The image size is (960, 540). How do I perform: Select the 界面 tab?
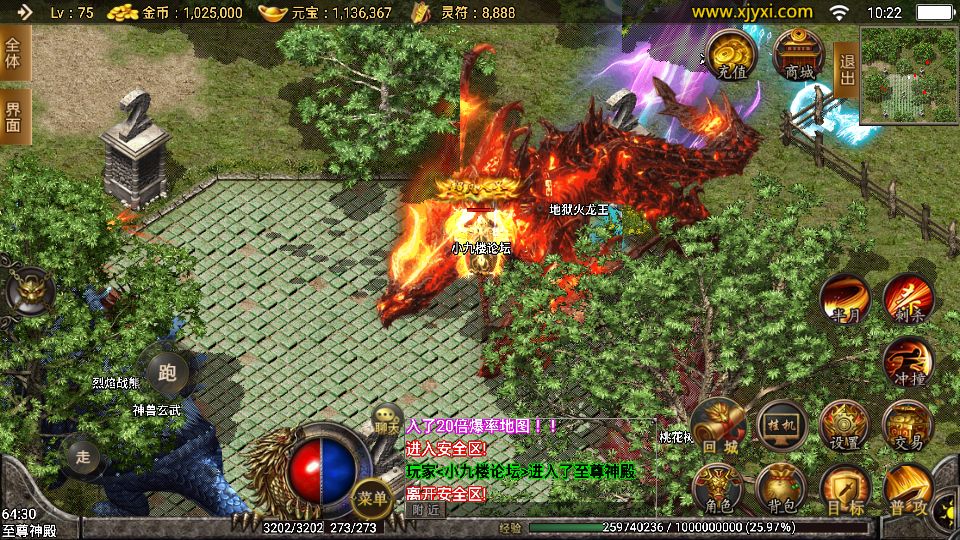(14, 116)
